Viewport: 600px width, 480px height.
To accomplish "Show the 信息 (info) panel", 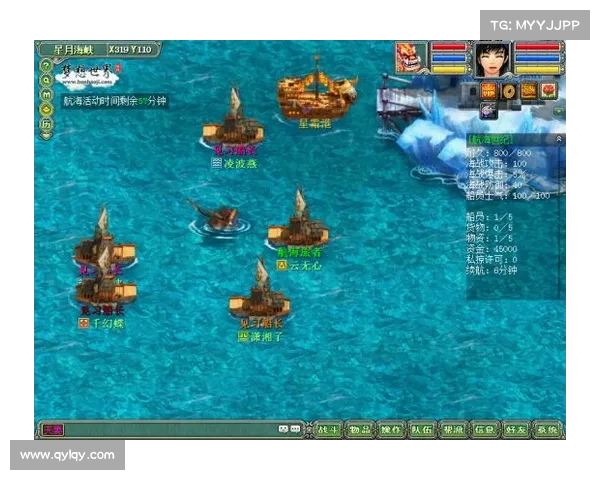I will [x=484, y=430].
